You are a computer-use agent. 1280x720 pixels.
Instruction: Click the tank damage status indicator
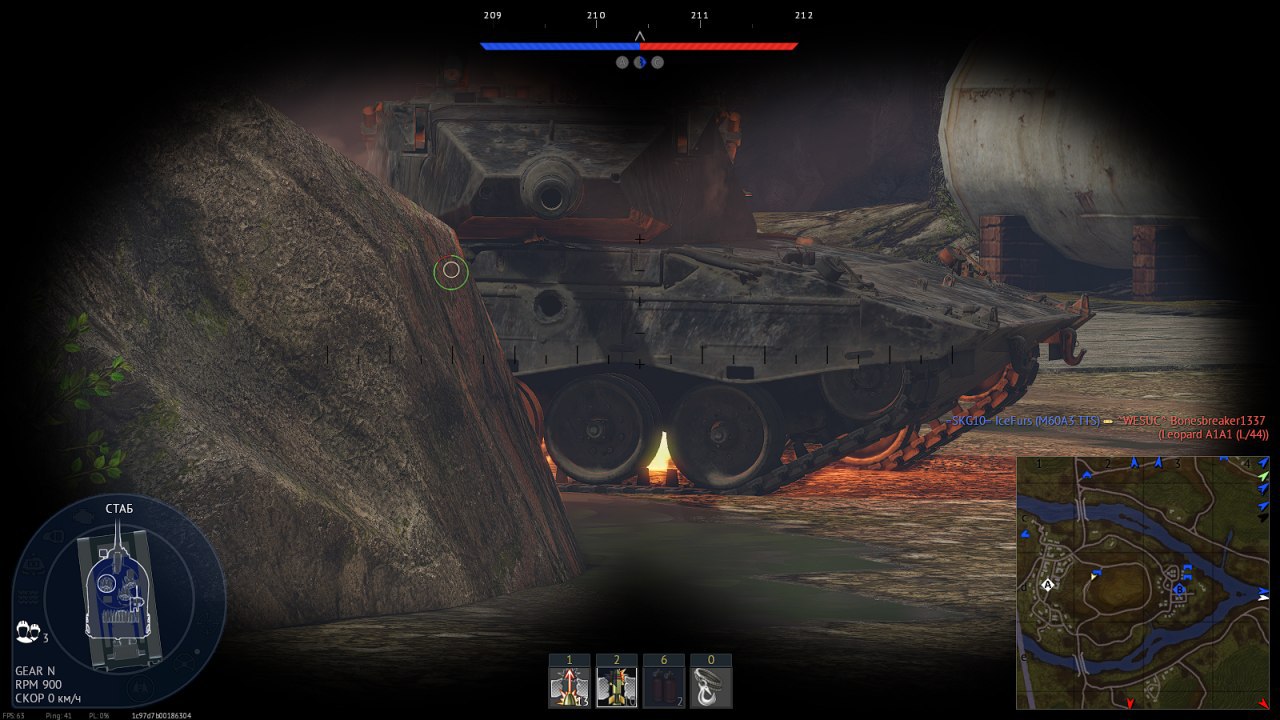tap(119, 597)
